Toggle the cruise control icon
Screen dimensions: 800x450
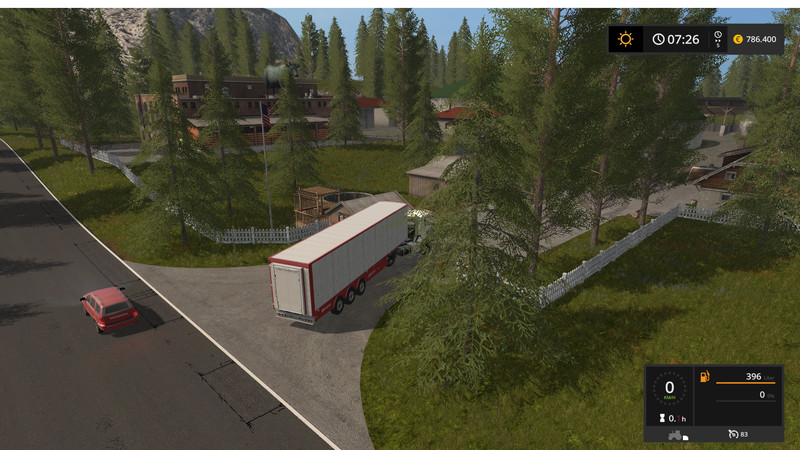(x=732, y=434)
